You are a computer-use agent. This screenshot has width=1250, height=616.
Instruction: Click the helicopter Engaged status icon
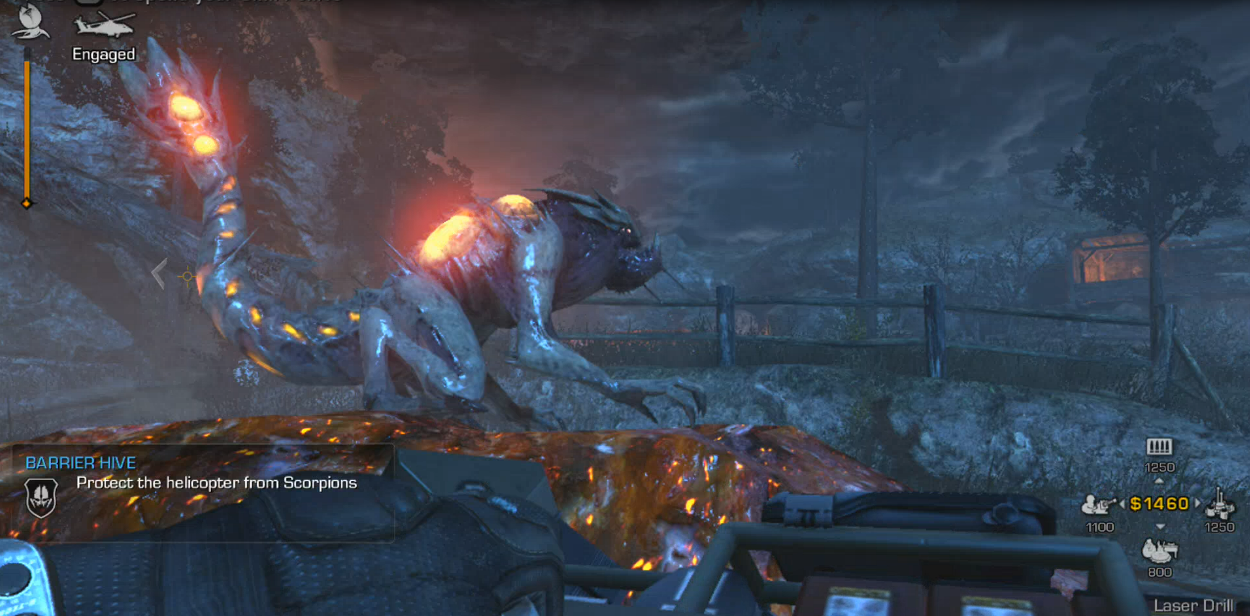click(104, 23)
